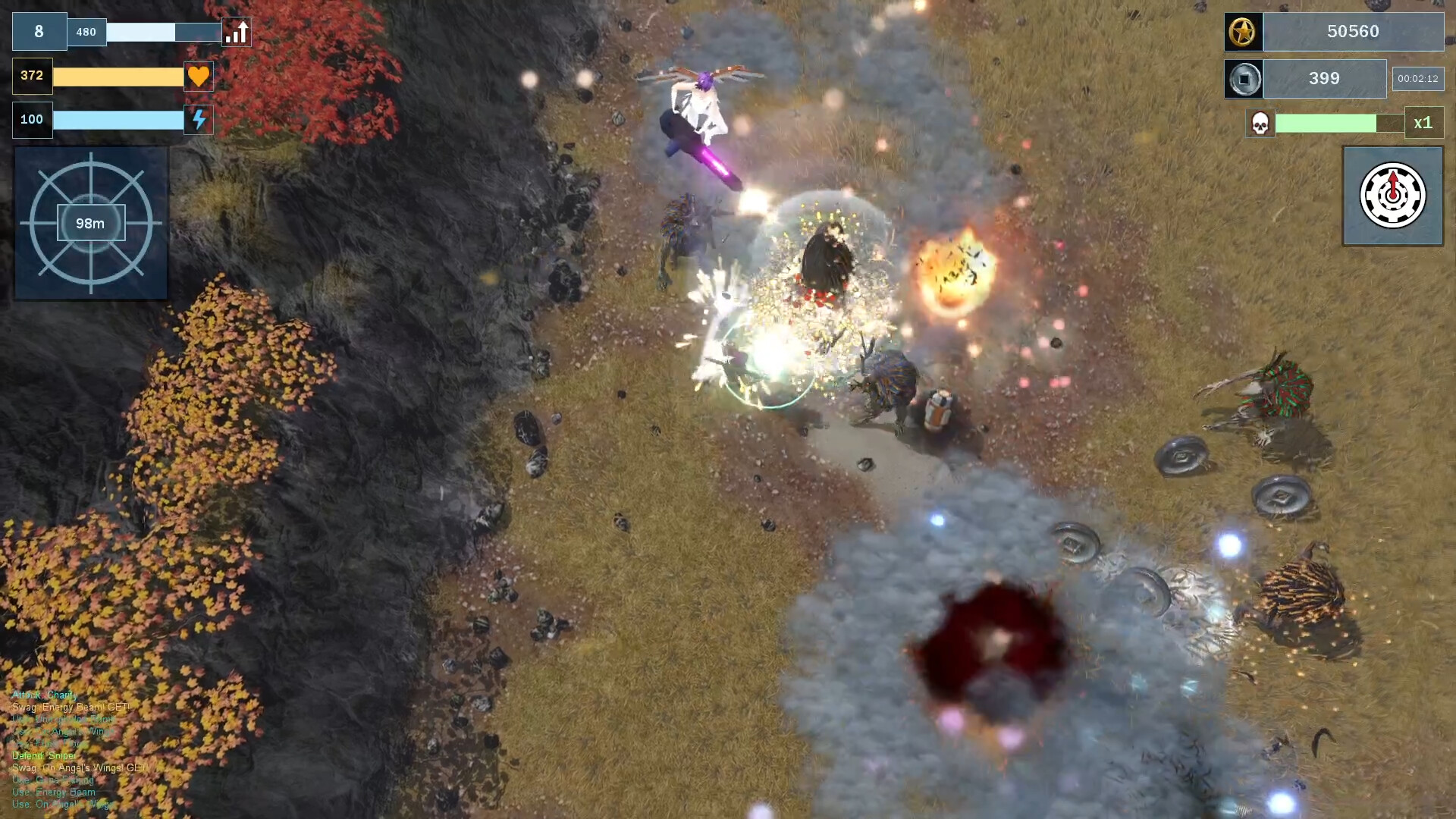Click the gold star medal currency icon
Image resolution: width=1456 pixels, height=819 pixels.
pyautogui.click(x=1242, y=32)
